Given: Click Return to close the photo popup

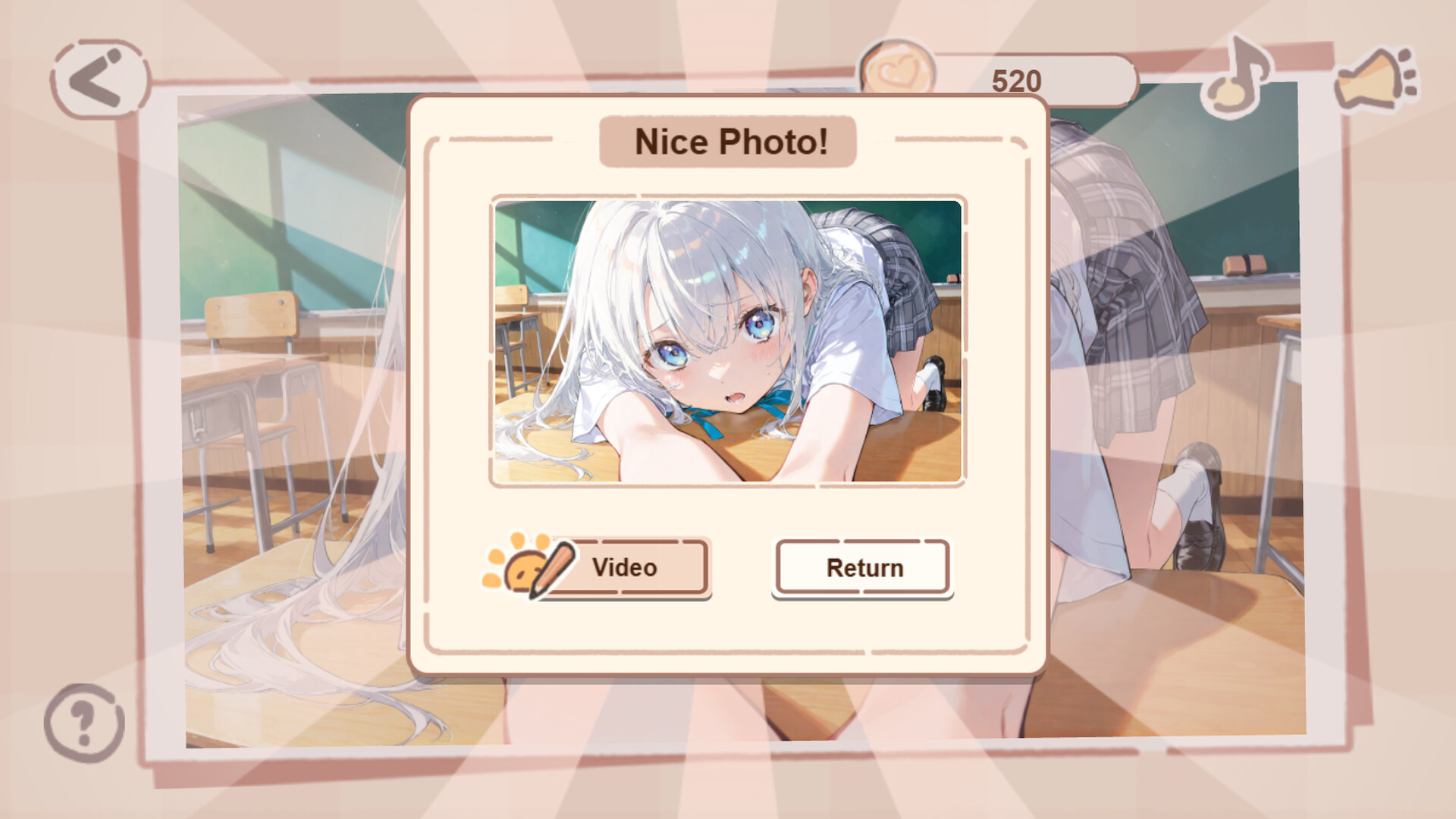Looking at the screenshot, I should 861,567.
